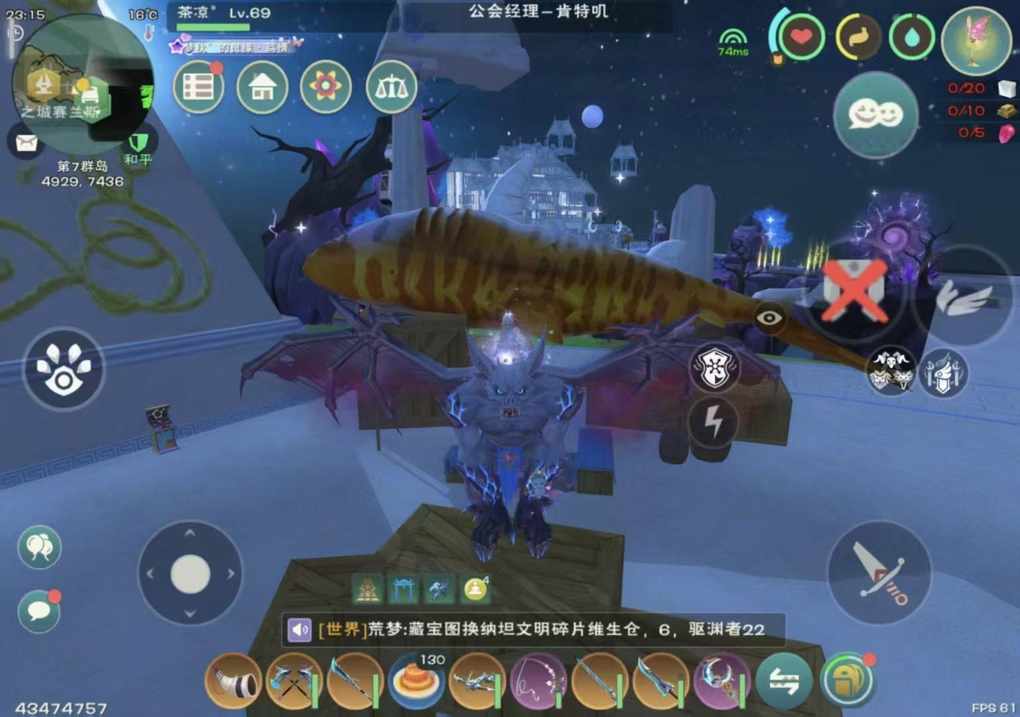Screen dimensions: 1020x717
Task: Tap the red flower icon
Action: click(x=326, y=87)
